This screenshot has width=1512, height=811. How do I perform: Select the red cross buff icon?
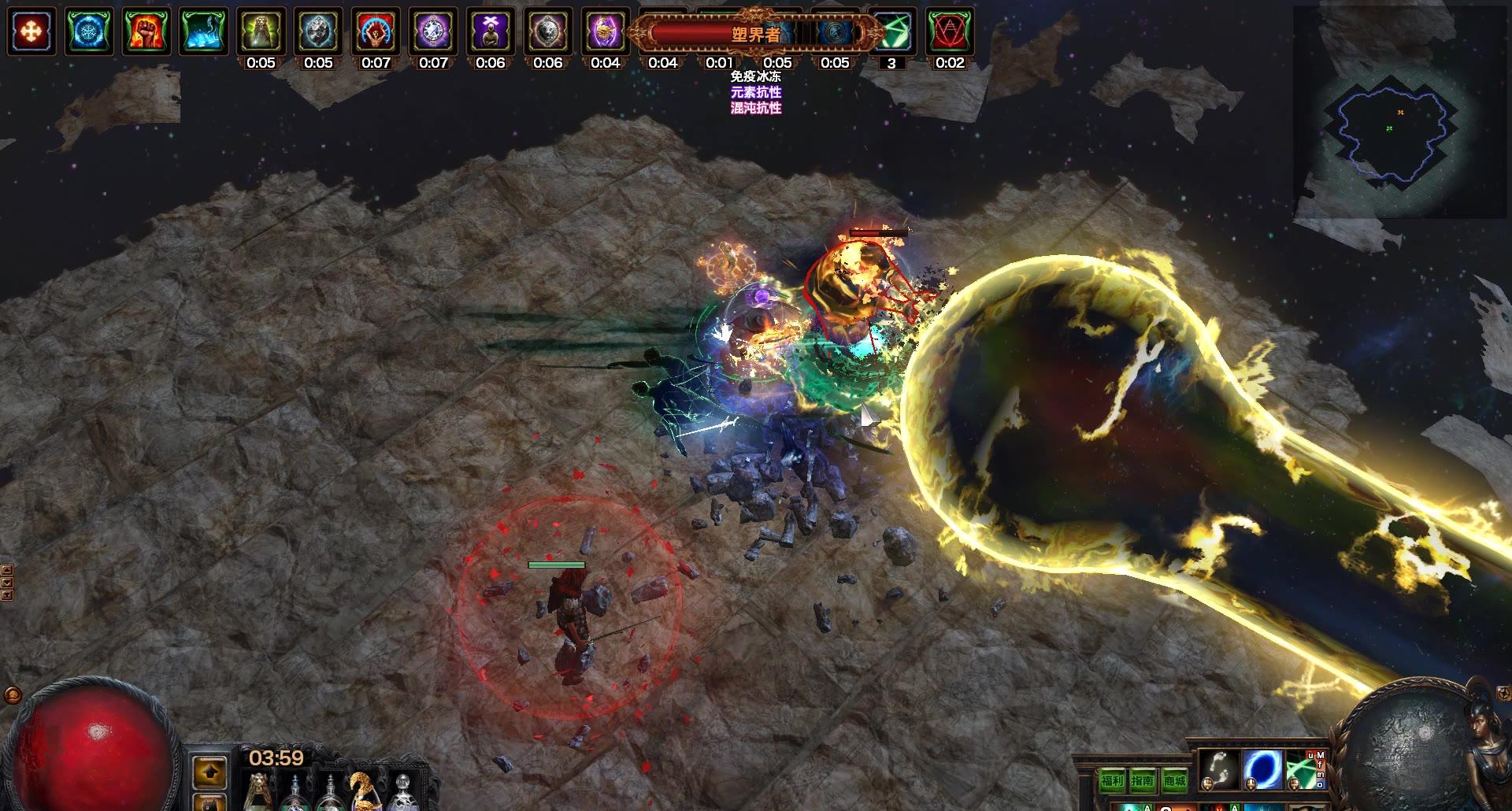coord(31,31)
